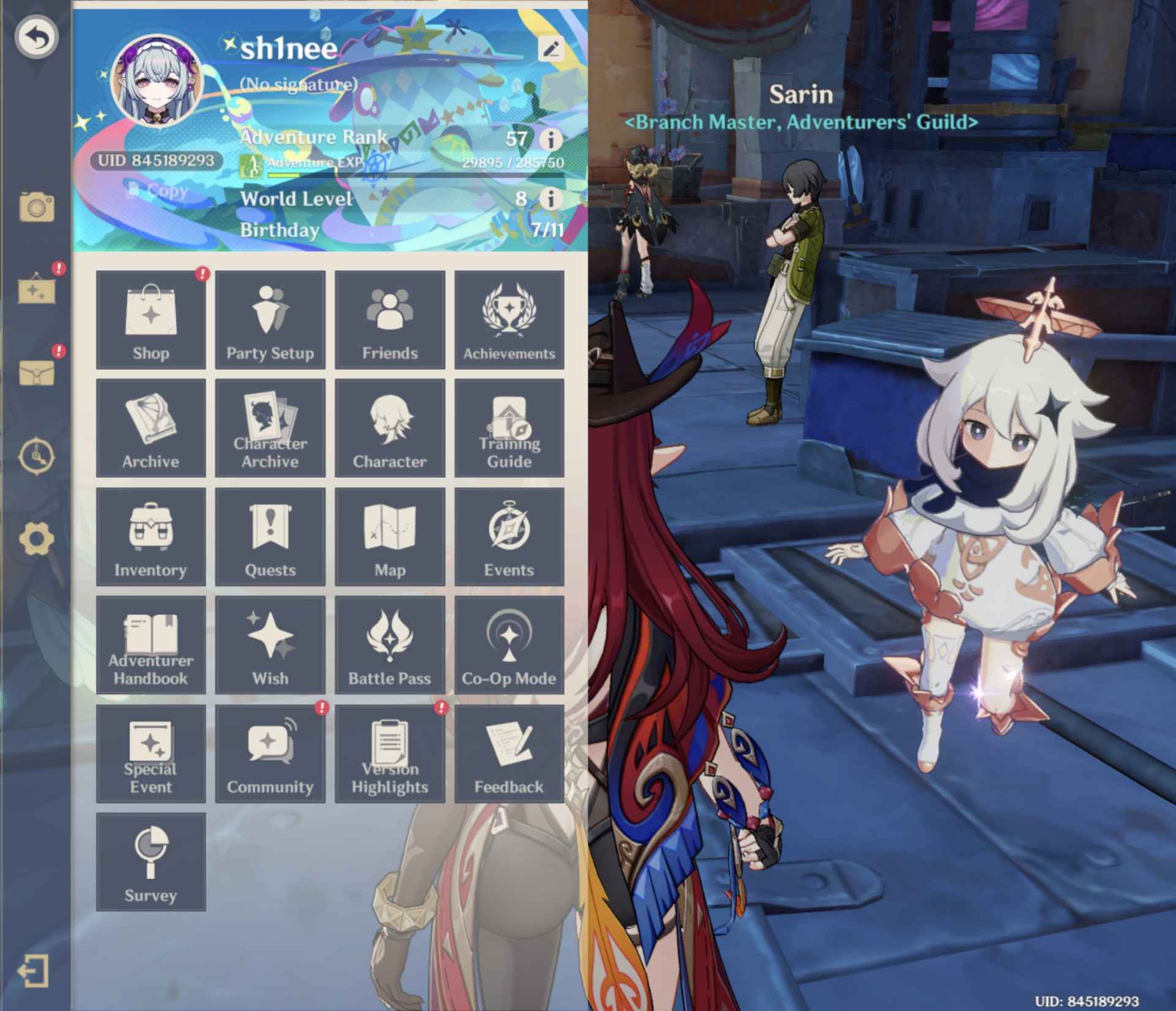
Task: Edit your signature with the pencil icon
Action: pos(550,50)
